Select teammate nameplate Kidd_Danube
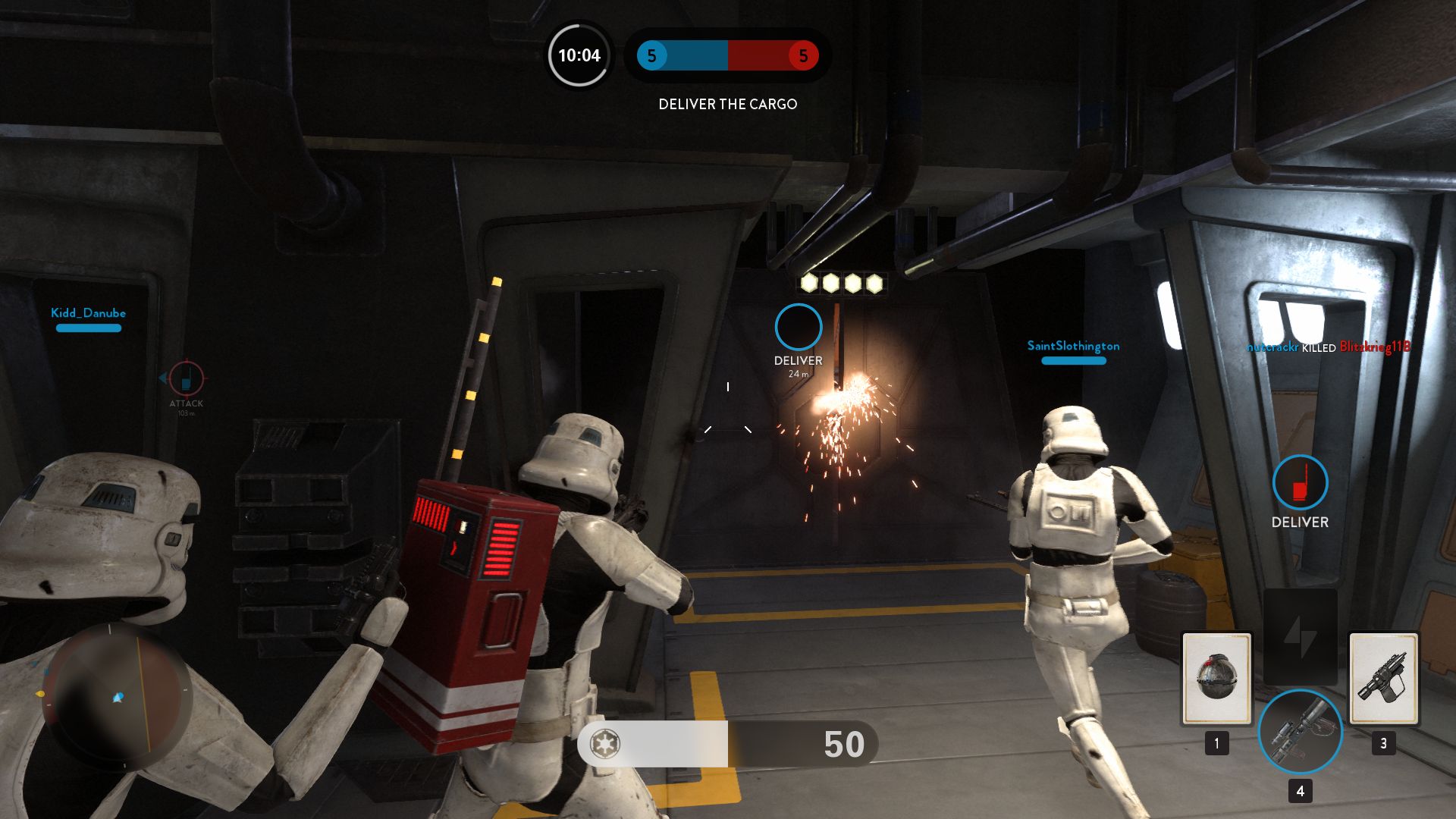 click(88, 313)
